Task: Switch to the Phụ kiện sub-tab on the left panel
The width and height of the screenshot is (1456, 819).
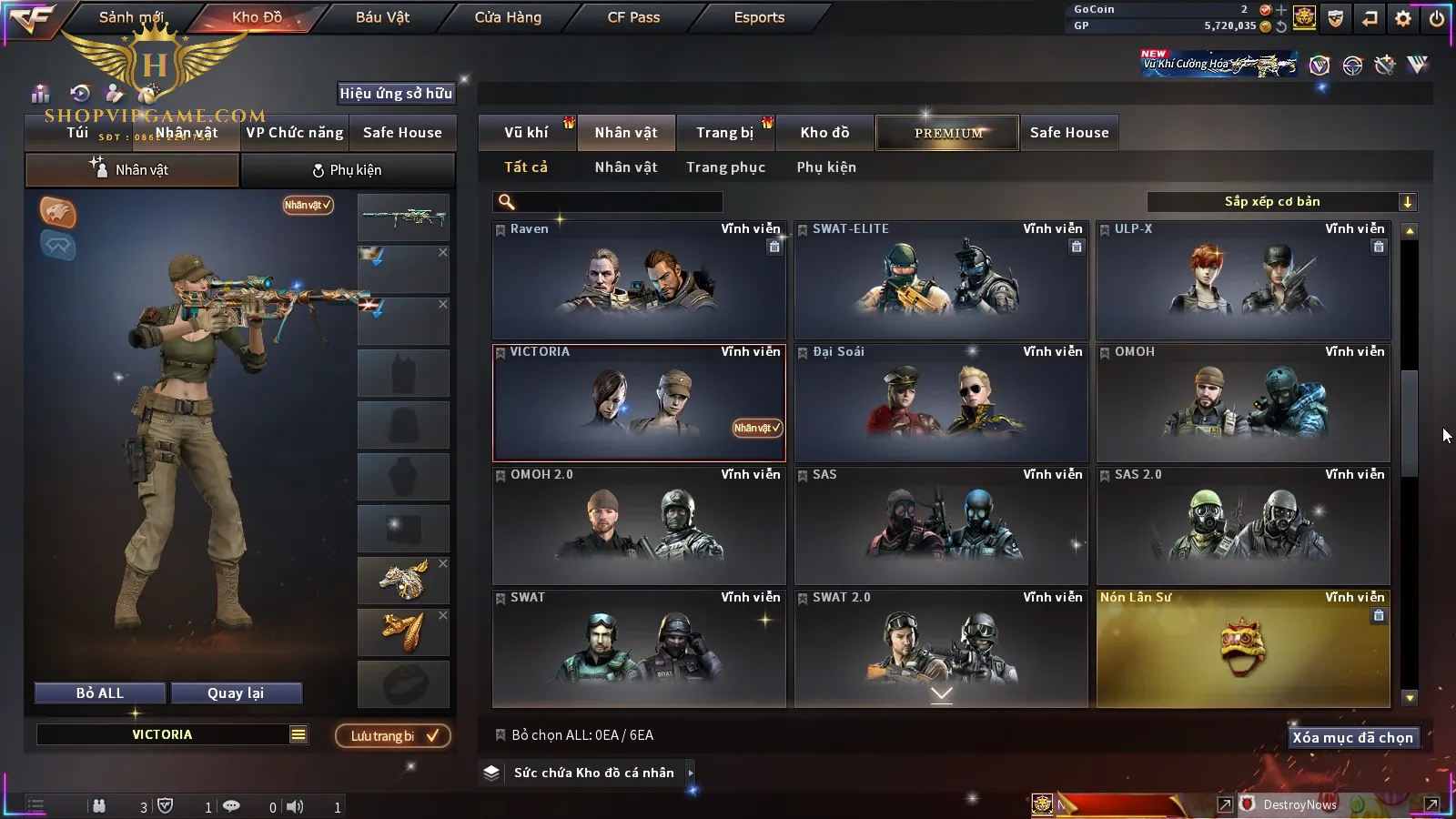Action: [347, 170]
